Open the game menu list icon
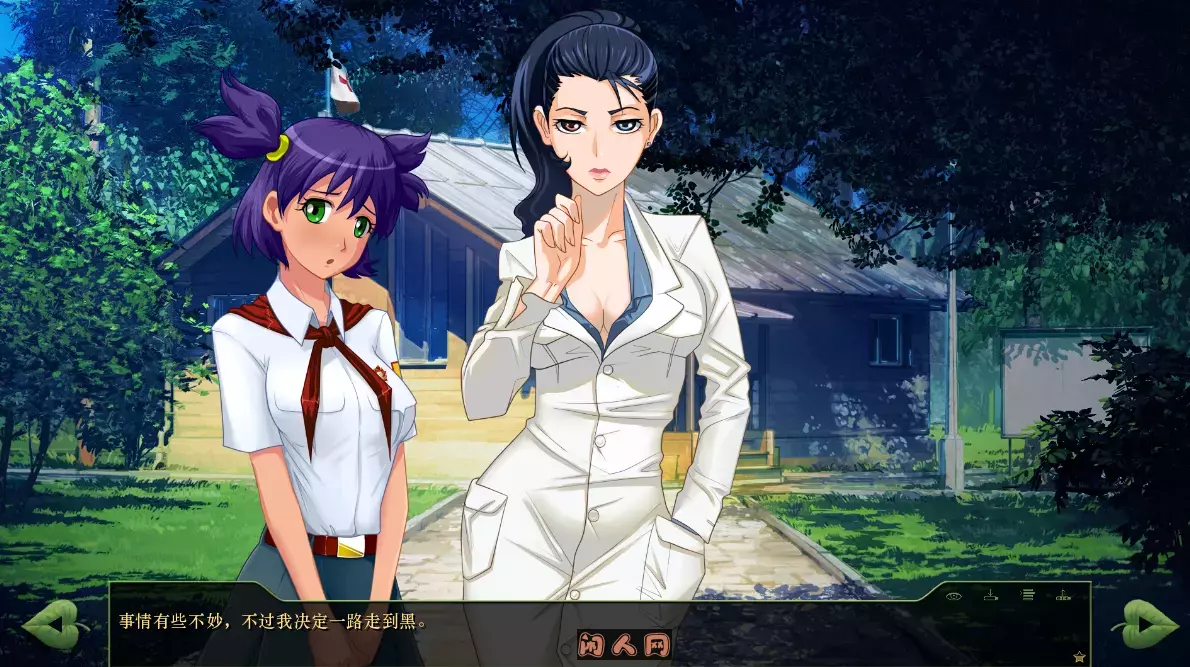 pyautogui.click(x=1027, y=595)
